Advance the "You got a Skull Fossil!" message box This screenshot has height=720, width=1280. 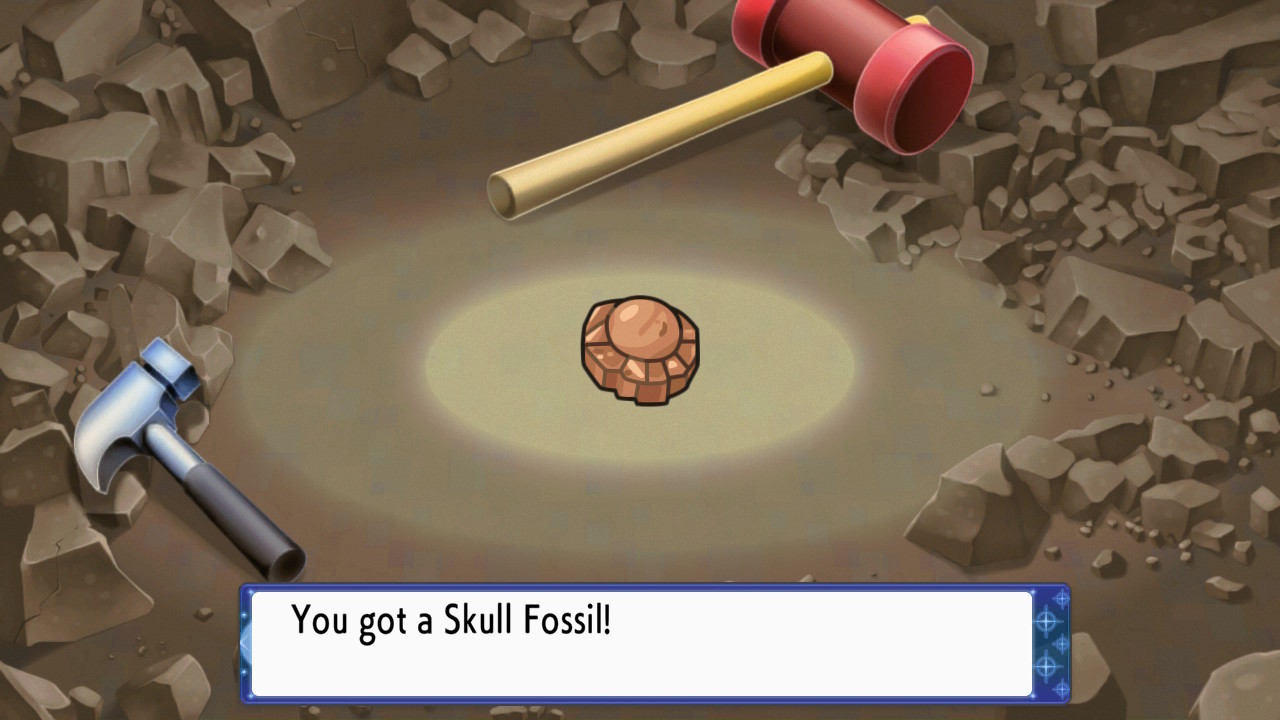(x=640, y=642)
